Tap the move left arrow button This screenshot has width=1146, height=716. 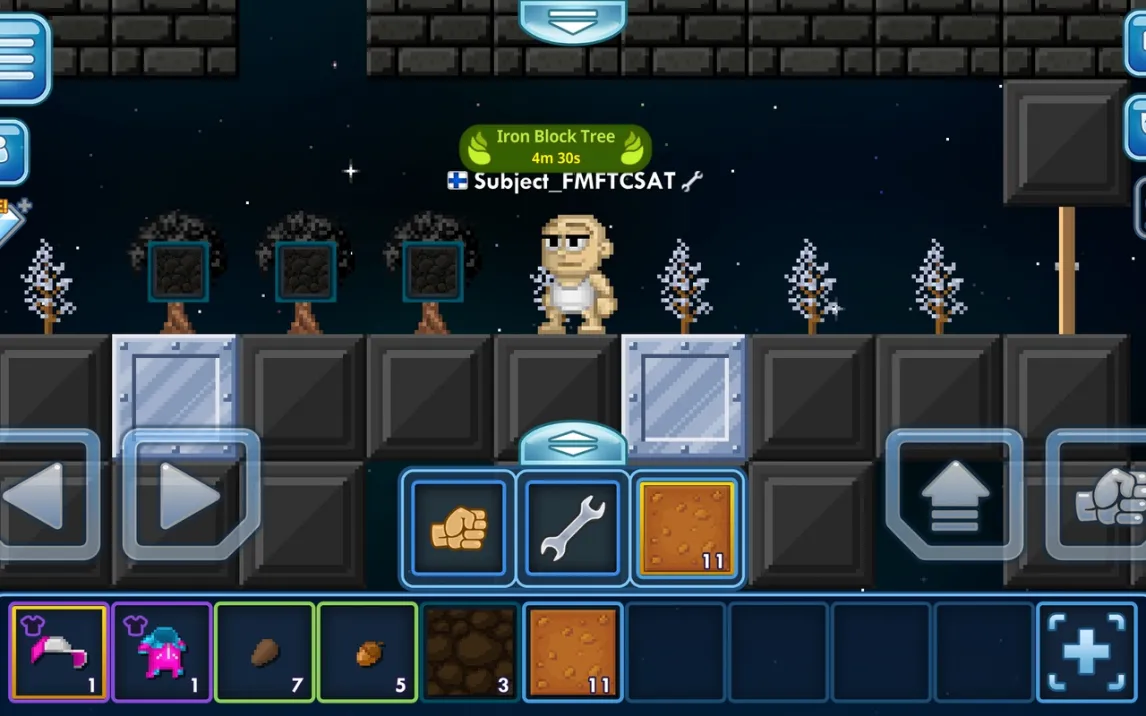pyautogui.click(x=45, y=495)
